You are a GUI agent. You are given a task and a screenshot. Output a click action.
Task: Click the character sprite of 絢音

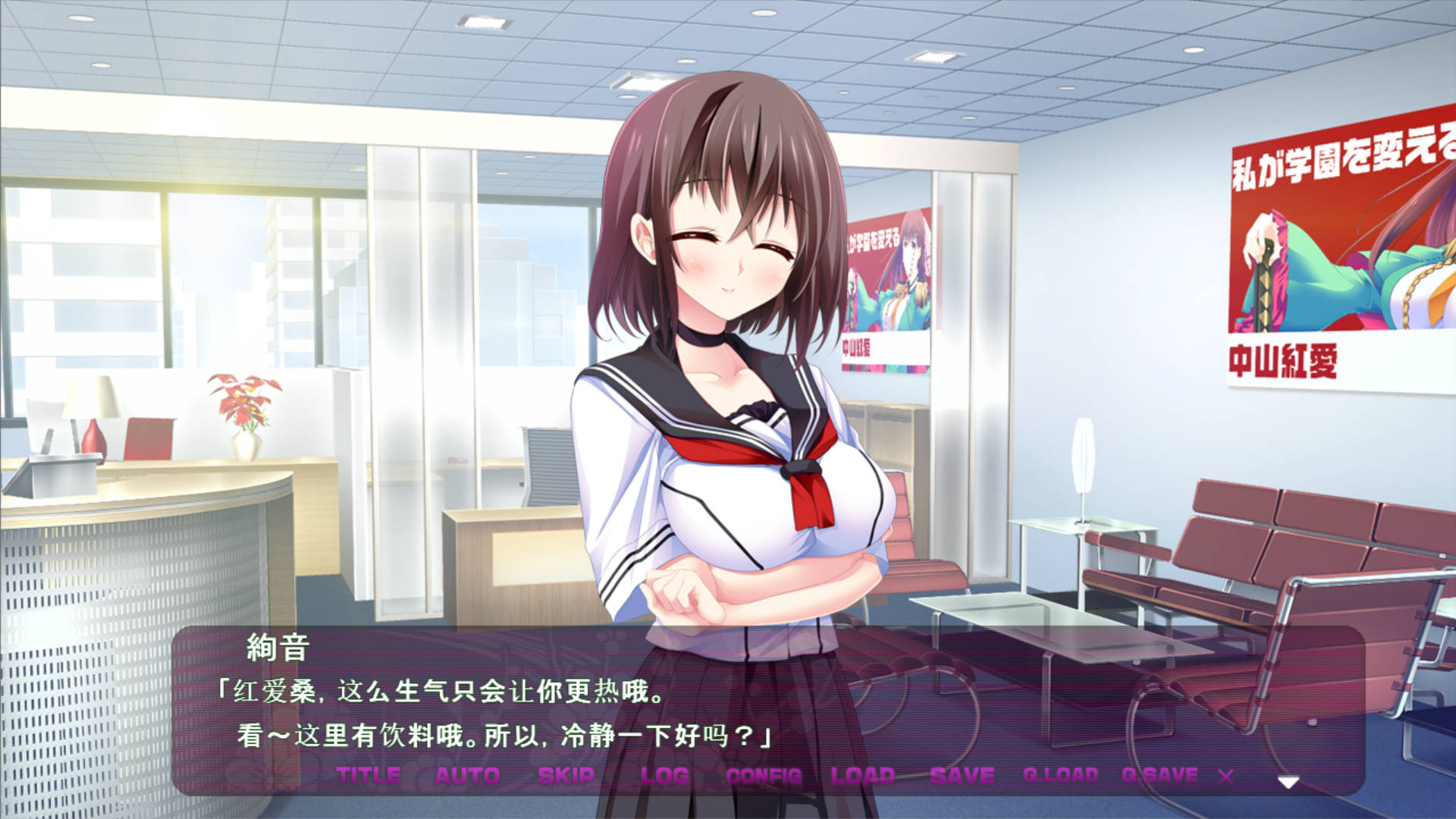pos(728,341)
